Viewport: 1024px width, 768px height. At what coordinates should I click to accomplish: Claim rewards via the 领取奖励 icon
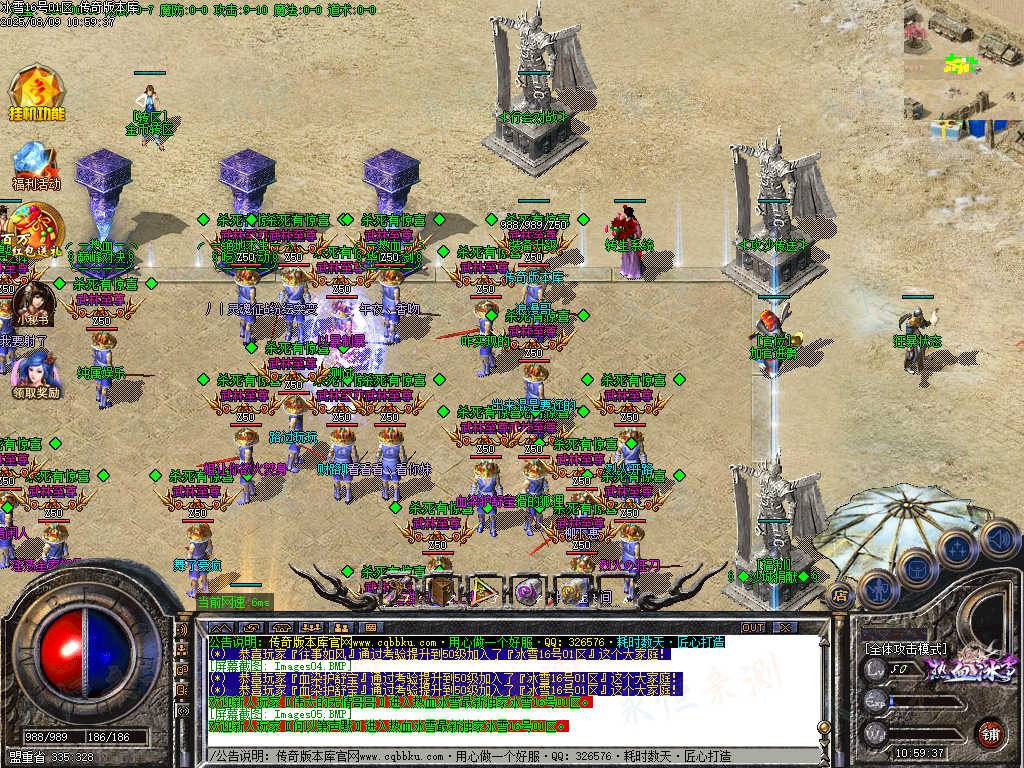coord(36,376)
